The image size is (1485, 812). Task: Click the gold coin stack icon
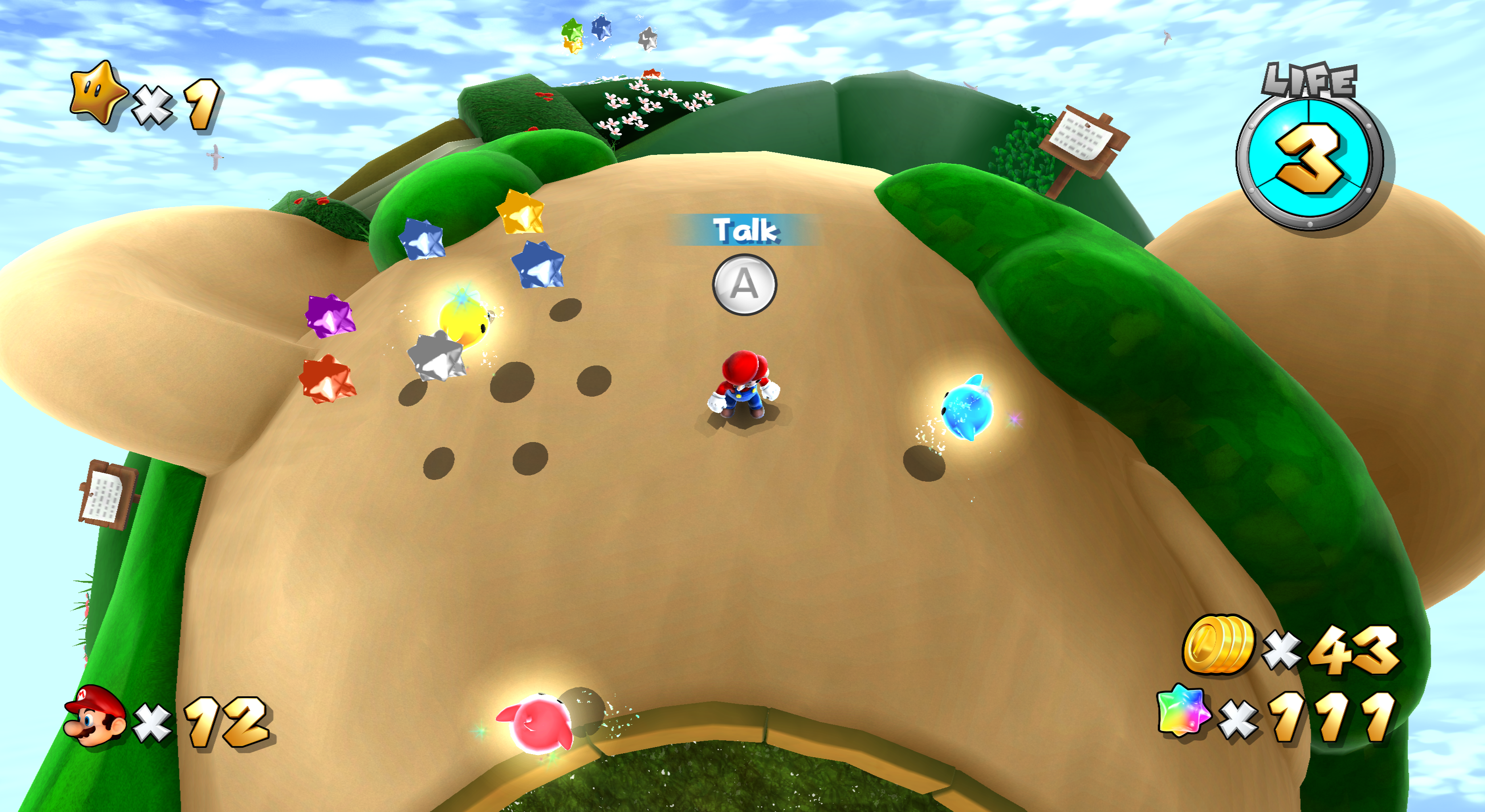tap(1218, 644)
